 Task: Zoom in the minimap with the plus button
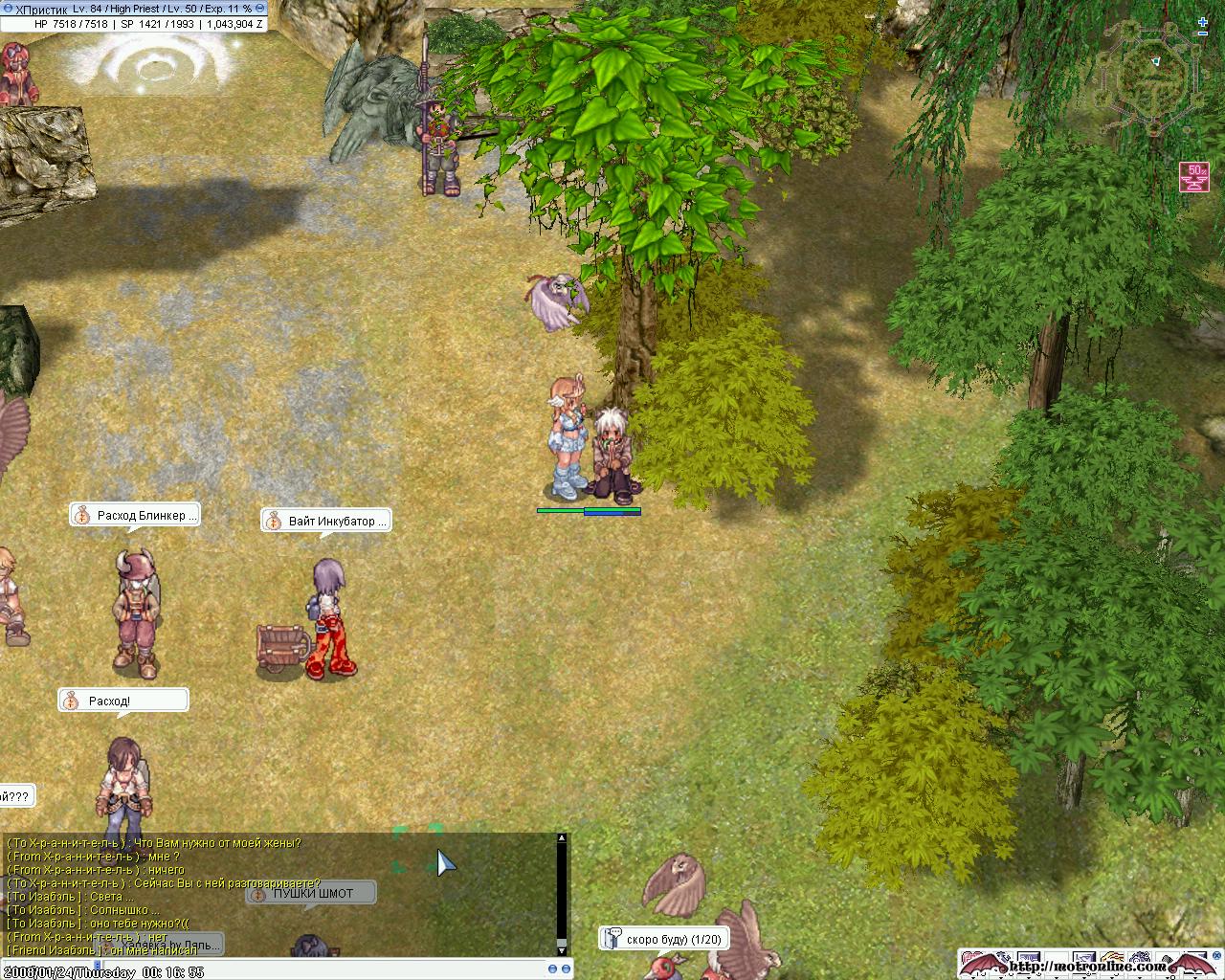coord(1203,20)
